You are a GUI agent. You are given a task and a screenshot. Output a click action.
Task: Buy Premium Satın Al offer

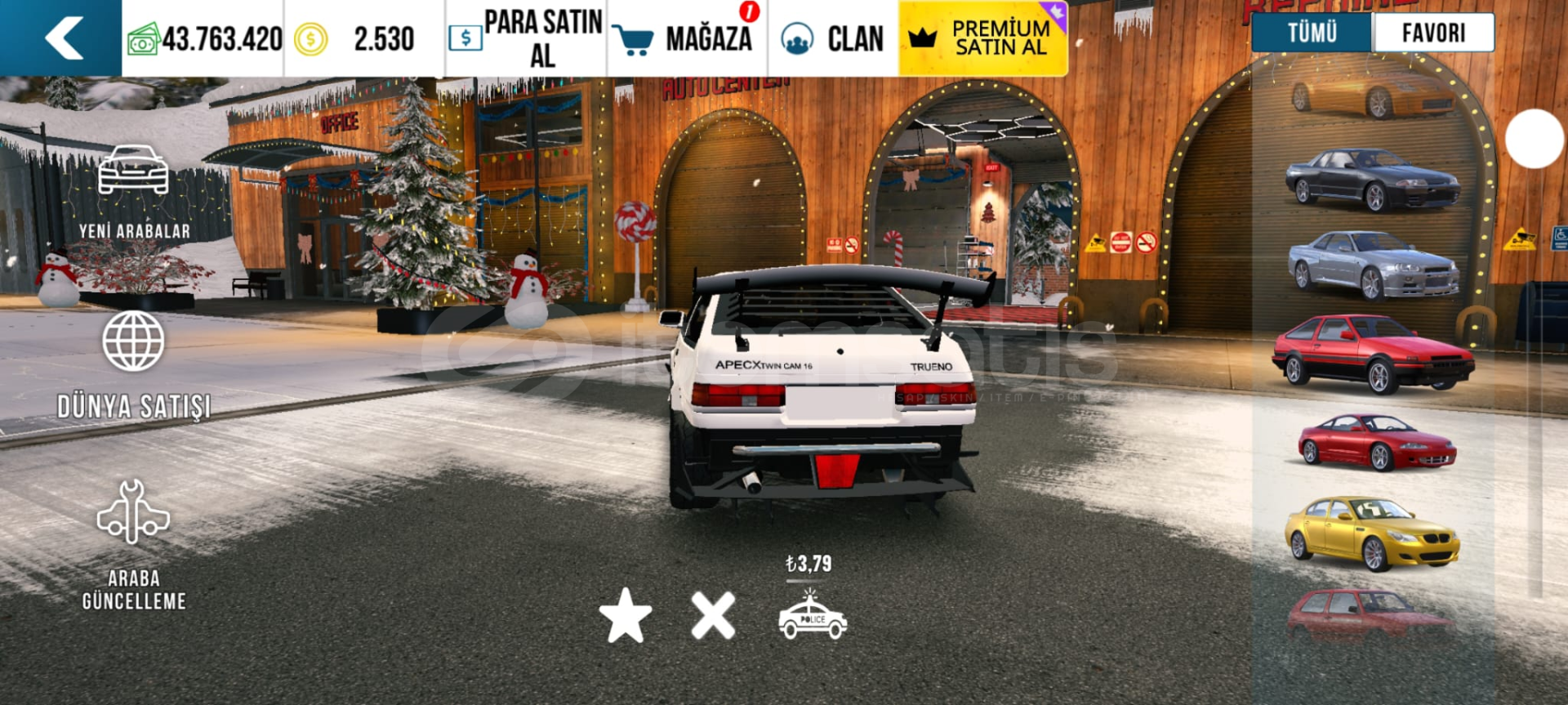(983, 38)
